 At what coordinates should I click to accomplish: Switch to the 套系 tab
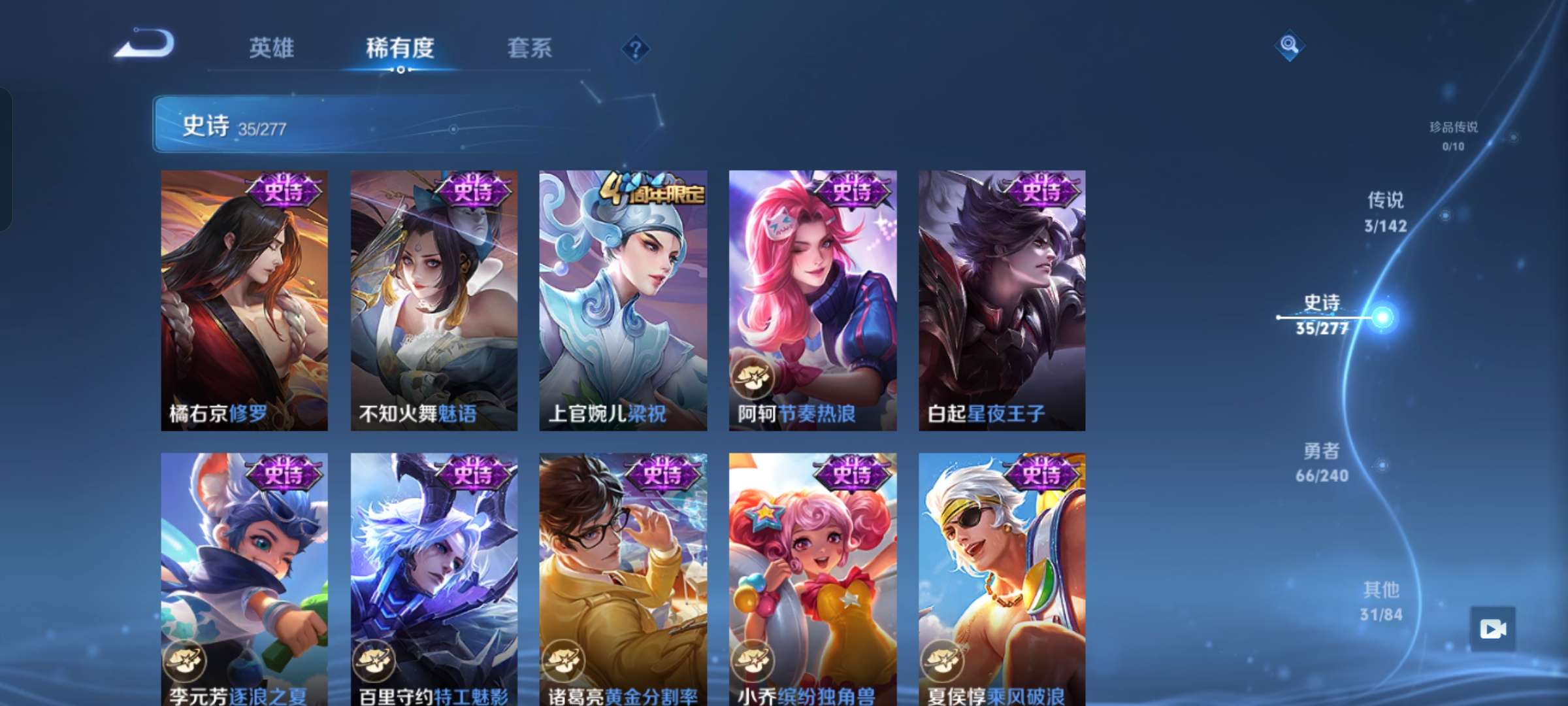click(x=531, y=47)
